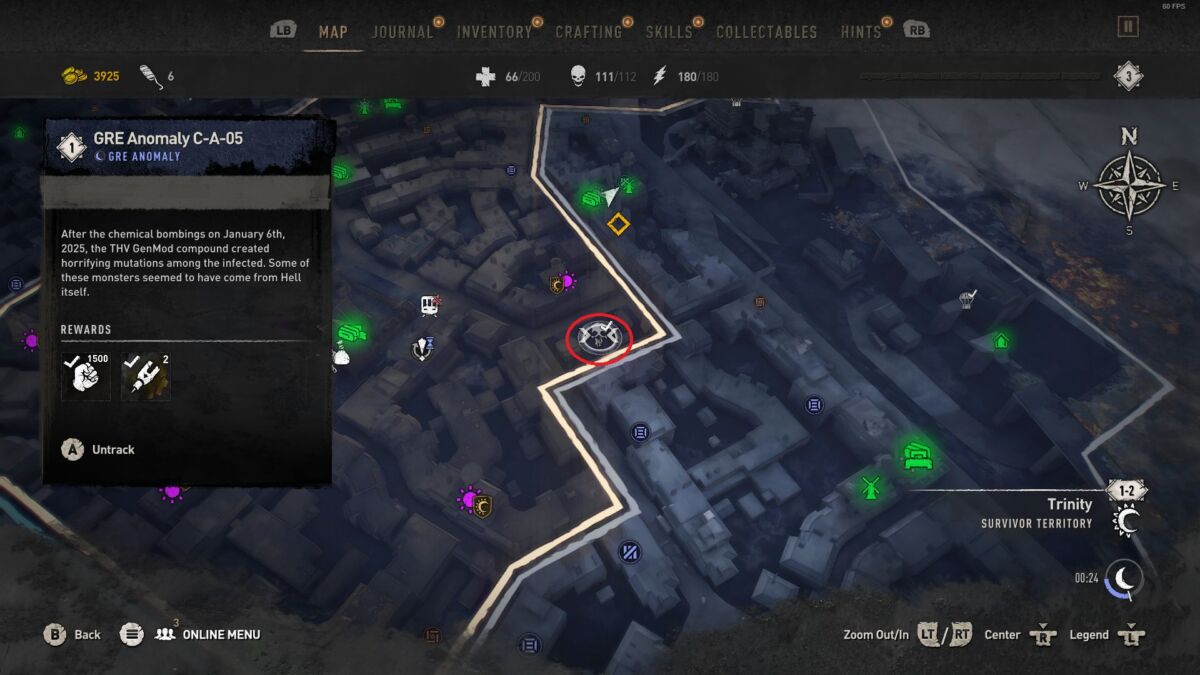Go Back from the map screen
1200x675 pixels.
tap(73, 634)
